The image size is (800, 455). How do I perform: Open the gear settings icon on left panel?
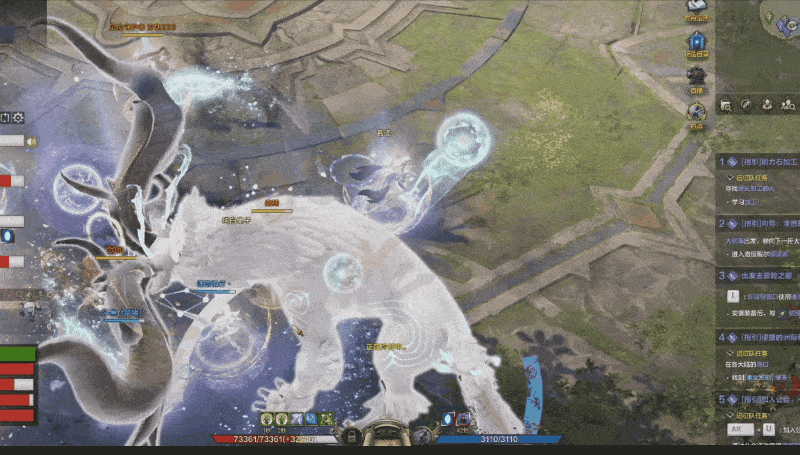coord(18,118)
